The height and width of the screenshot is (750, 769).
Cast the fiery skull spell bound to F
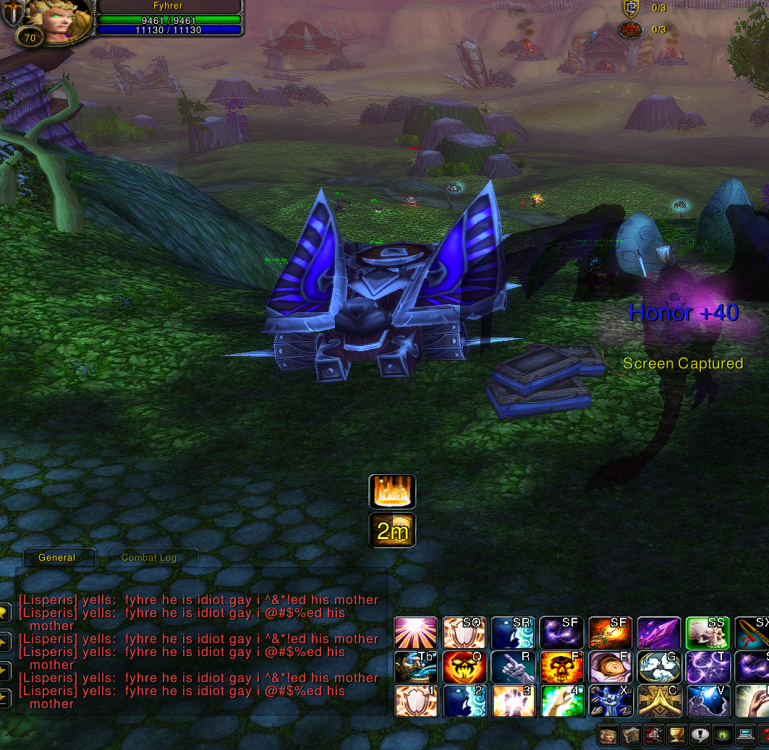[561, 667]
